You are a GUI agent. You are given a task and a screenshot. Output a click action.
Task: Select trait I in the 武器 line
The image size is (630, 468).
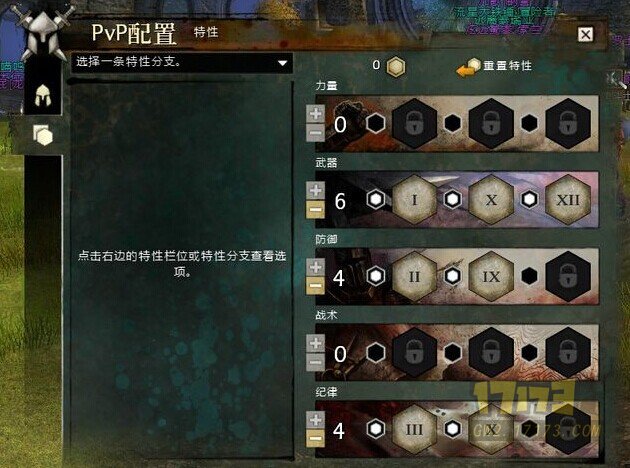click(x=413, y=200)
